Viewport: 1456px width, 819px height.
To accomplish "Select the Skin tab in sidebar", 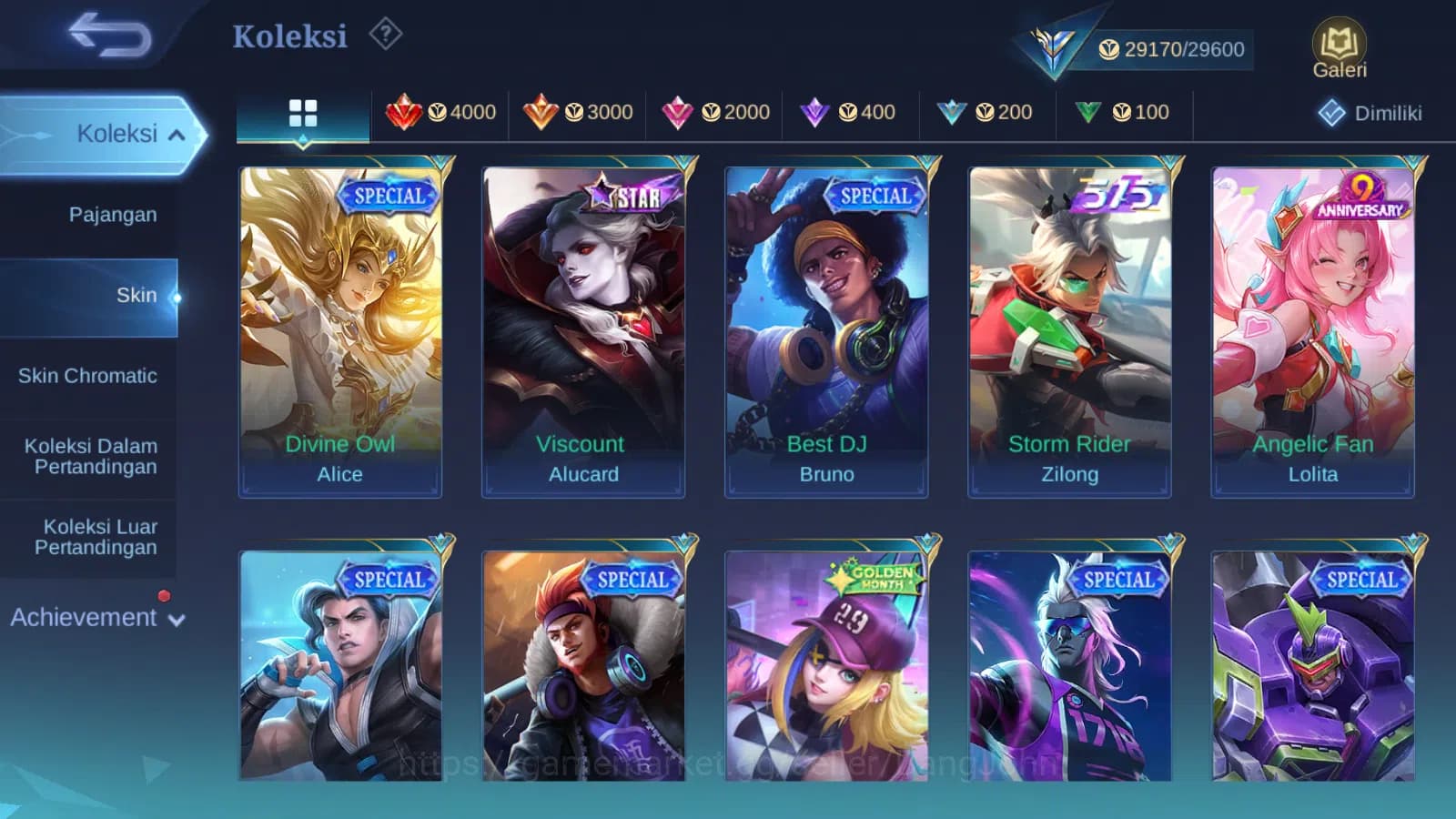I will [134, 294].
